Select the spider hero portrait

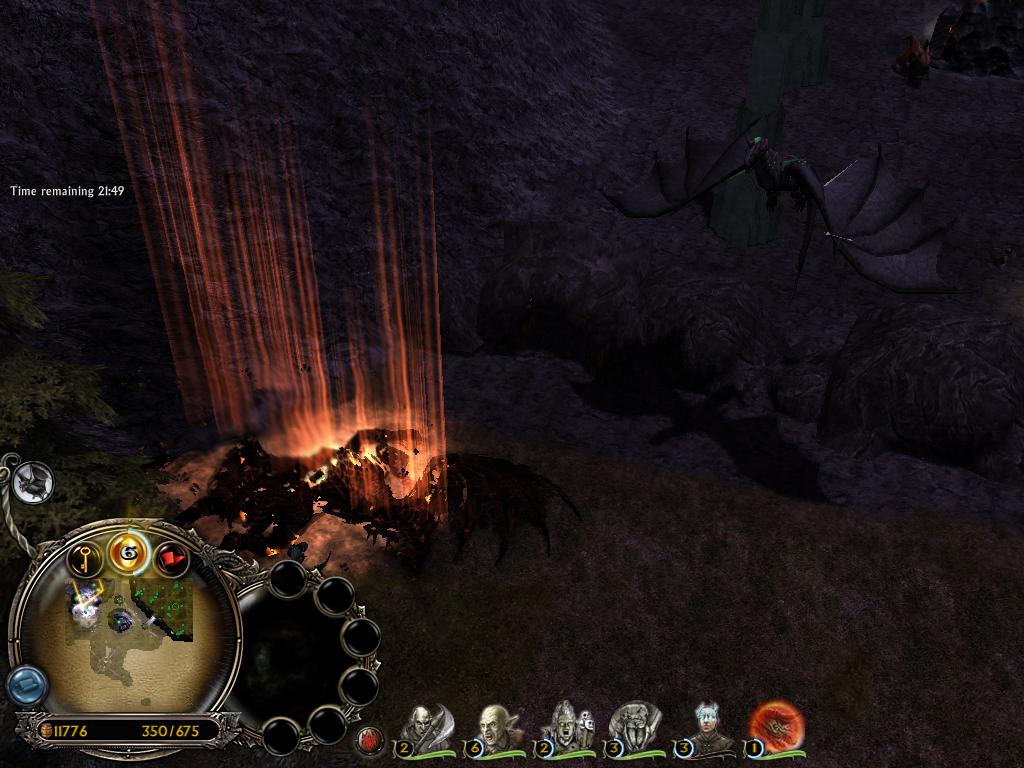point(635,727)
